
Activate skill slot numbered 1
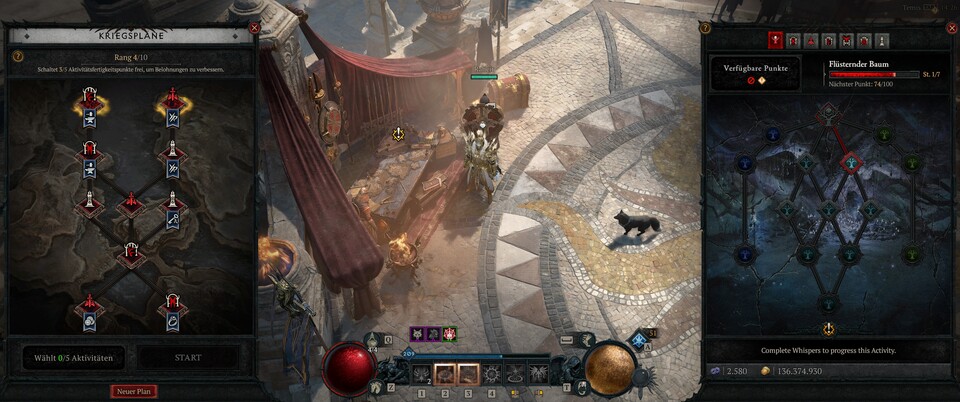[x=421, y=374]
